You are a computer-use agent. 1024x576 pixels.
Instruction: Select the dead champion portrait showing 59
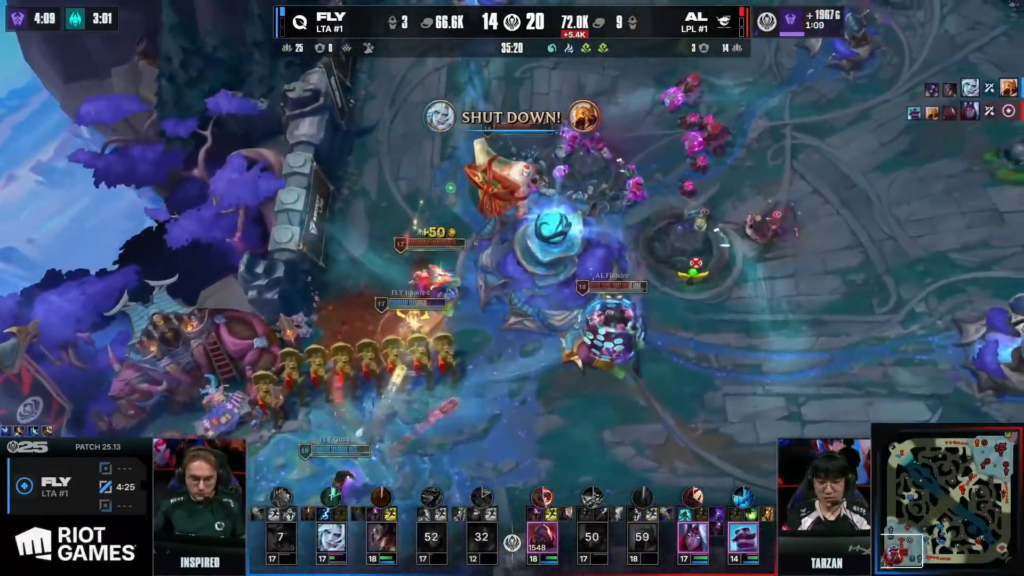click(x=642, y=538)
